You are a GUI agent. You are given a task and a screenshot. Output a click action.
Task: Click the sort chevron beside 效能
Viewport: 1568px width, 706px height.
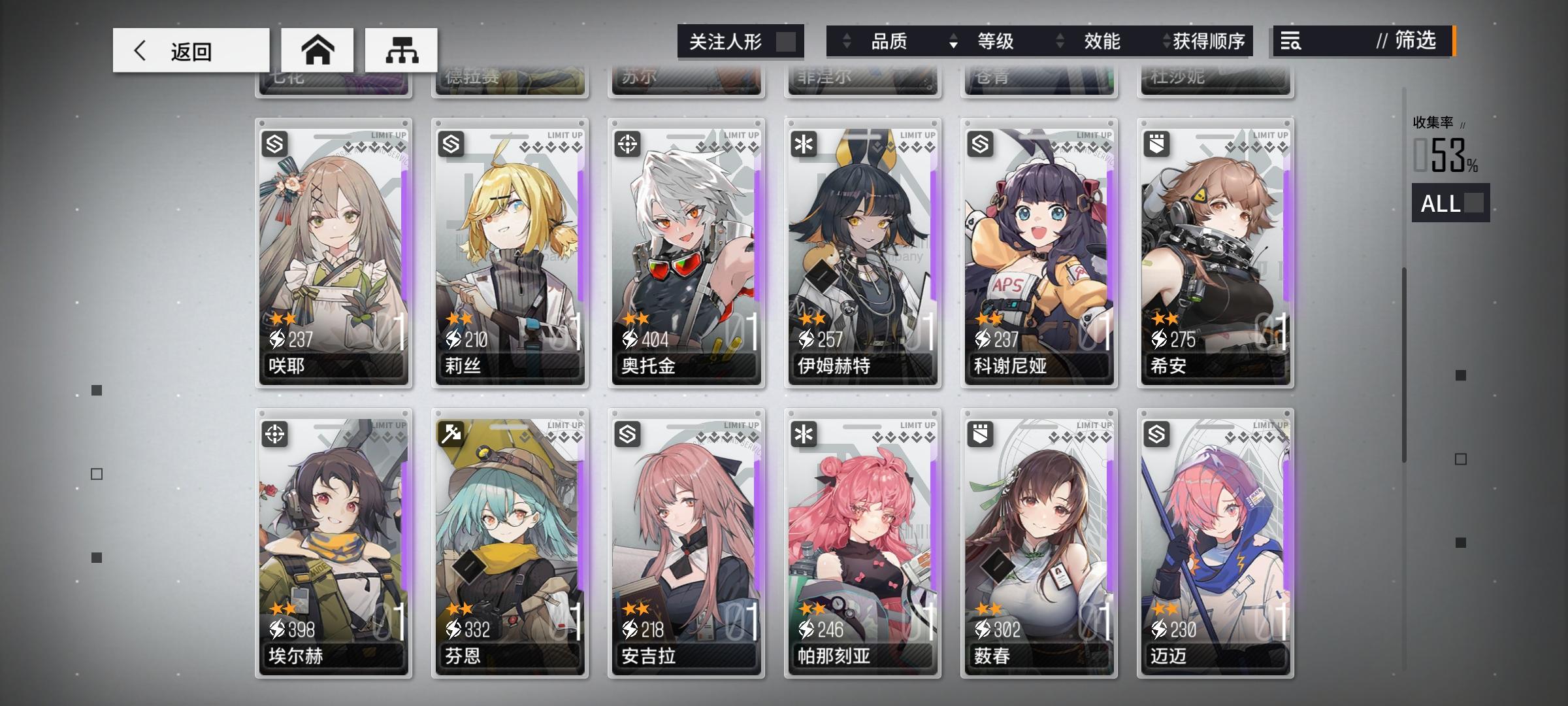click(x=1060, y=41)
